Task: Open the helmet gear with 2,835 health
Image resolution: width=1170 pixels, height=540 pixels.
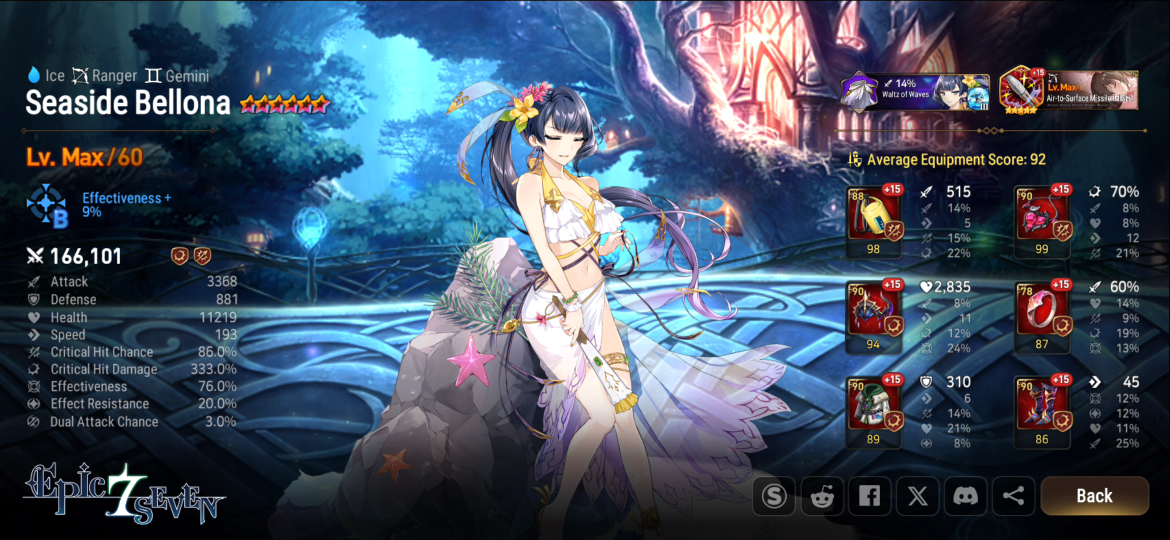Action: pyautogui.click(x=873, y=311)
